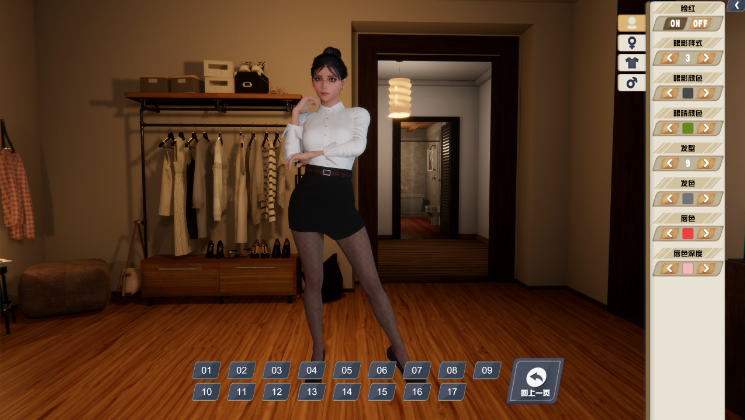Open the clothing shirt tab
Image resolution: width=745 pixels, height=420 pixels.
[x=631, y=63]
